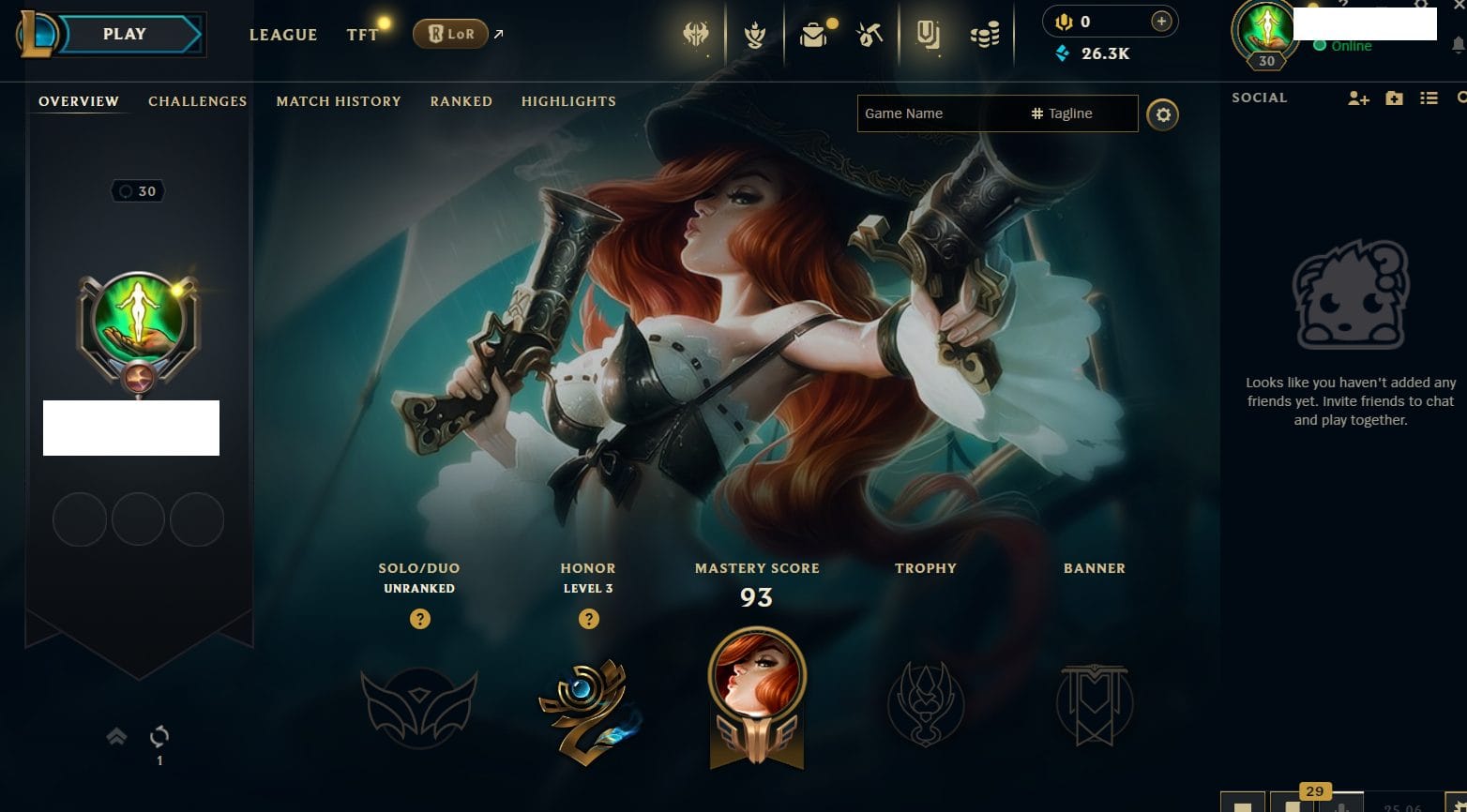
Task: Open the coin stack store icon
Action: pyautogui.click(x=984, y=36)
